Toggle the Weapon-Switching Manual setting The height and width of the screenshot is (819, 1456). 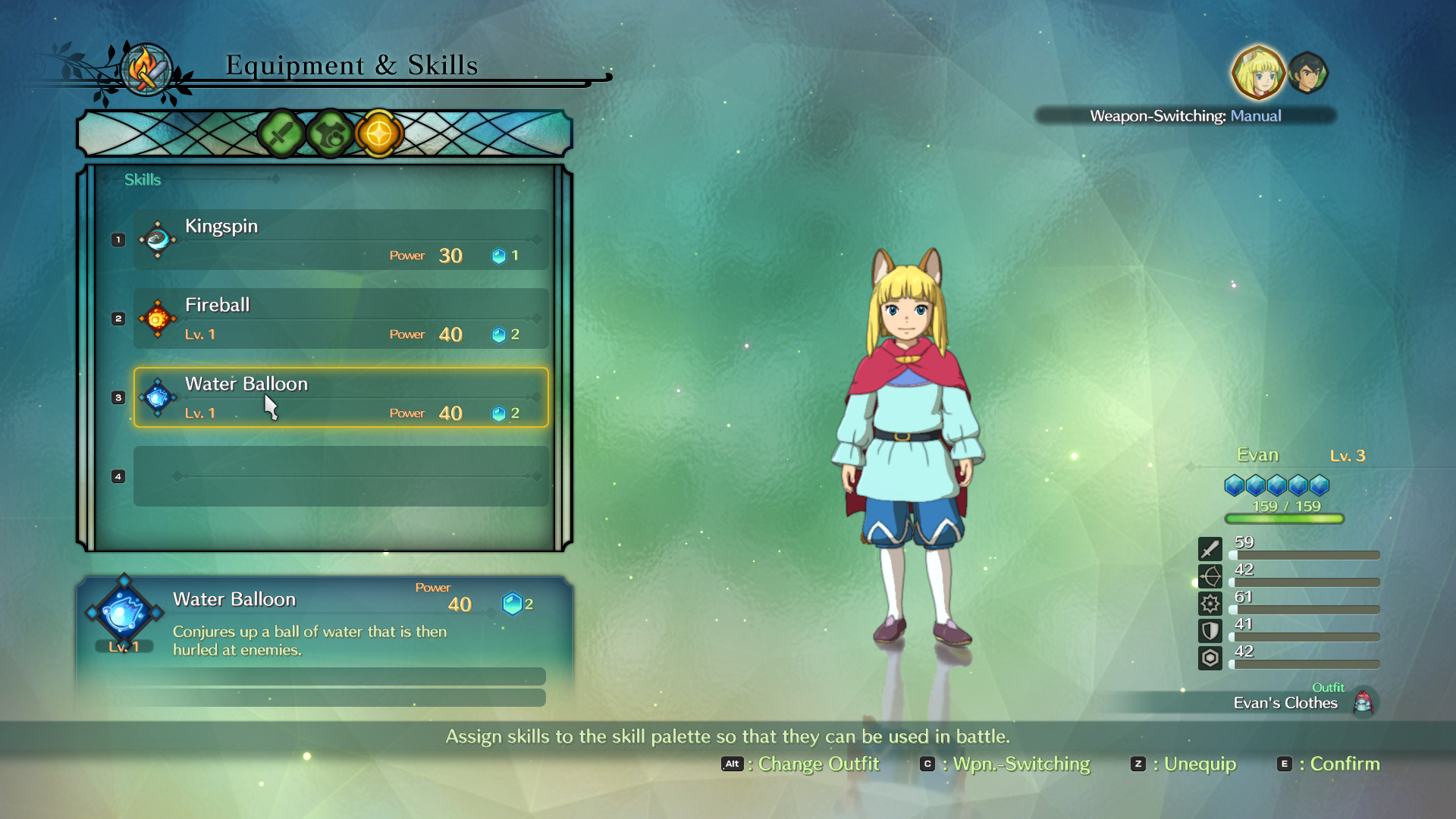point(1185,116)
